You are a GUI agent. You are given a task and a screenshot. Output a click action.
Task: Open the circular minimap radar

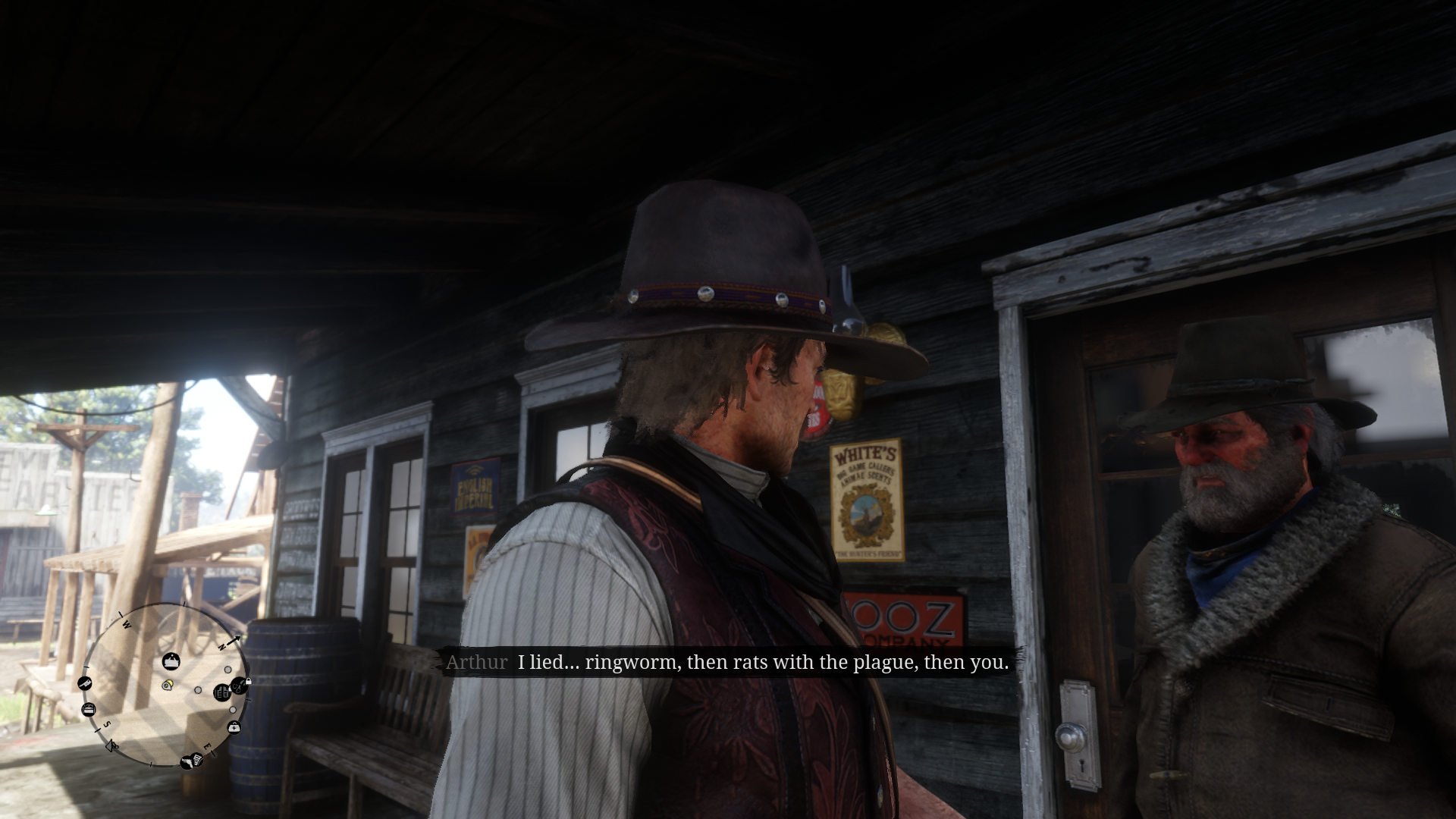pos(165,685)
